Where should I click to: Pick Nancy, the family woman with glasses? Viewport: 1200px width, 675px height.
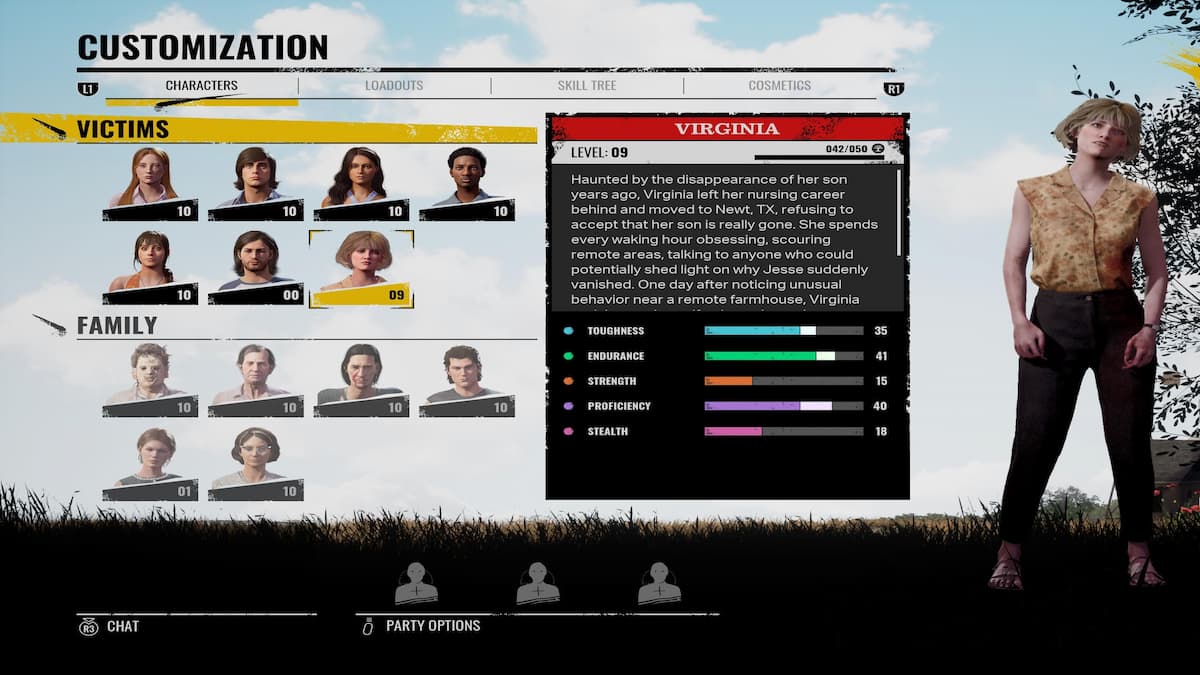point(255,464)
